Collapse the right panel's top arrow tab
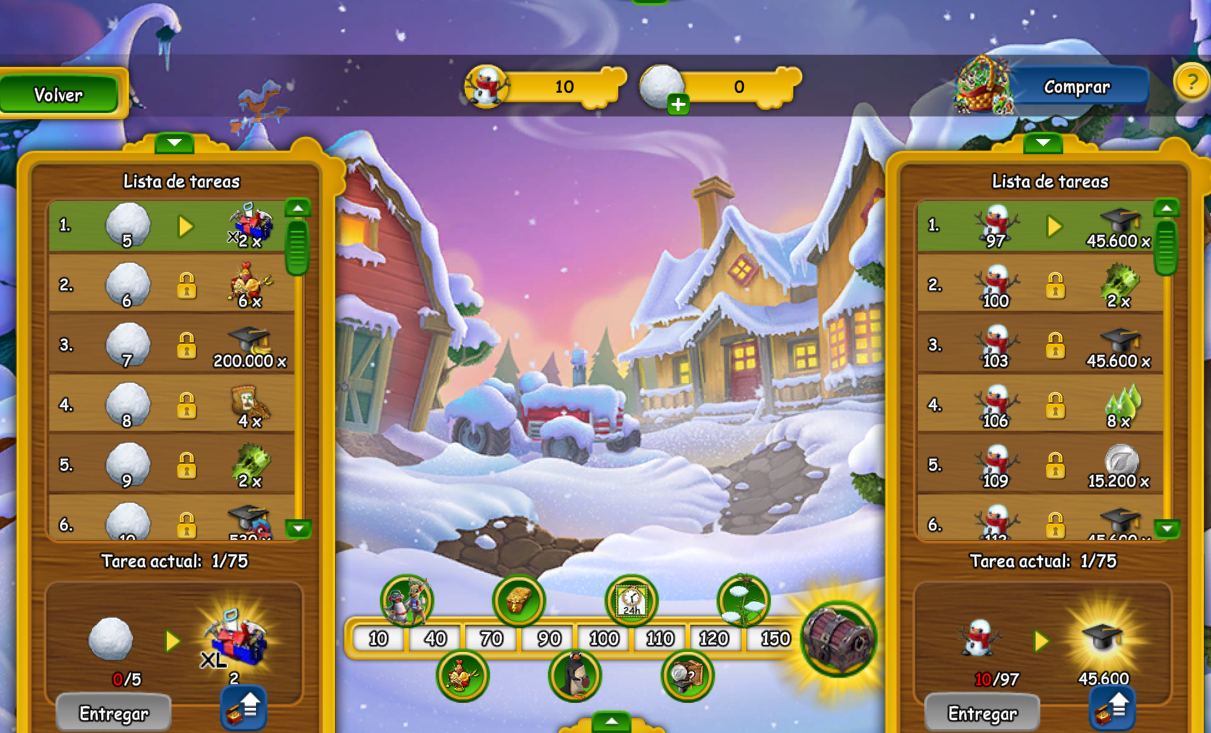 1043,143
